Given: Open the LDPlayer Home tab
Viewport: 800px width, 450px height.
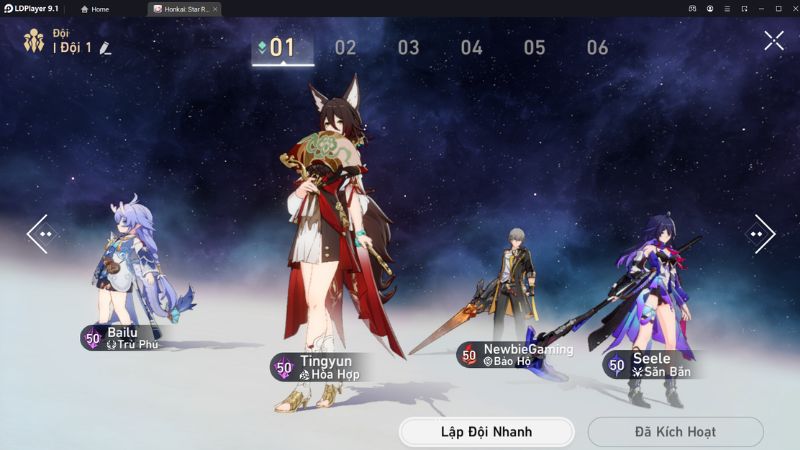Looking at the screenshot, I should (x=95, y=9).
